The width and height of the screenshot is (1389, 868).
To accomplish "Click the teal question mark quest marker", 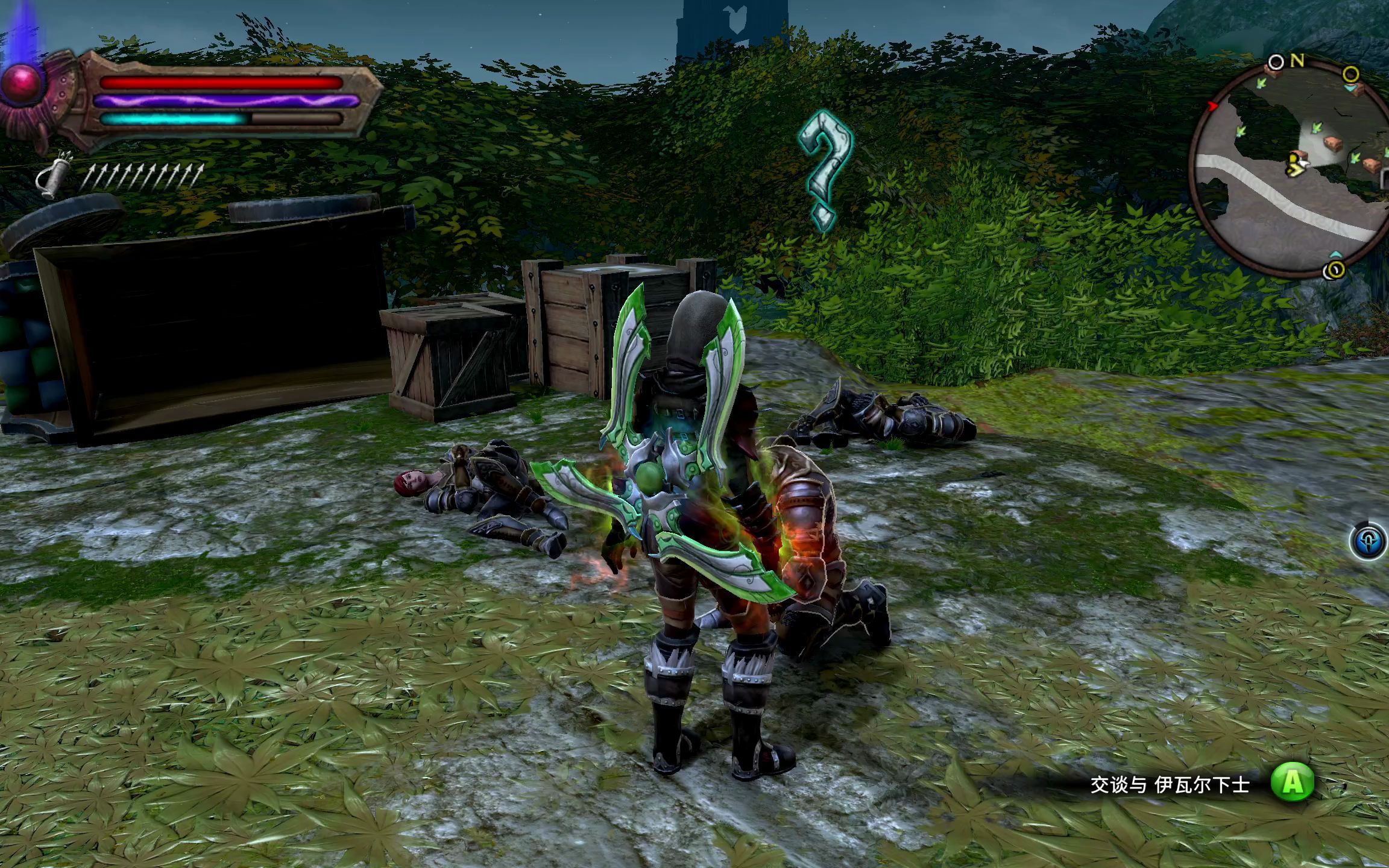I will (x=825, y=170).
